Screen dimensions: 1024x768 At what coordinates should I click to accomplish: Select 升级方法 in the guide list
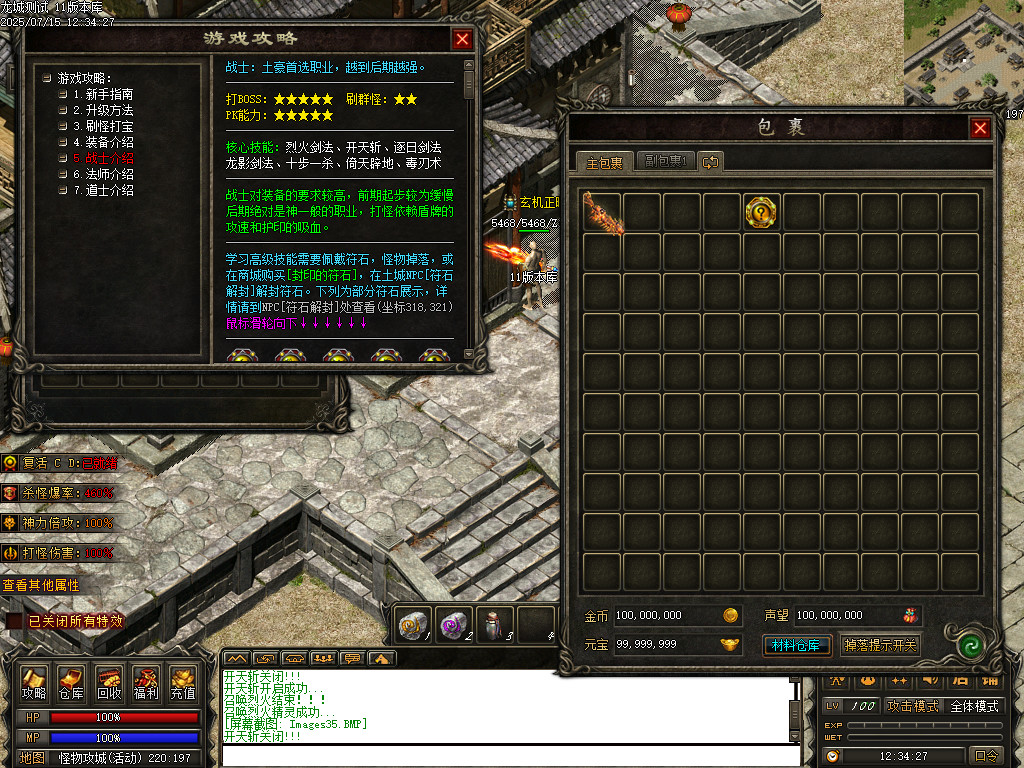pos(109,110)
